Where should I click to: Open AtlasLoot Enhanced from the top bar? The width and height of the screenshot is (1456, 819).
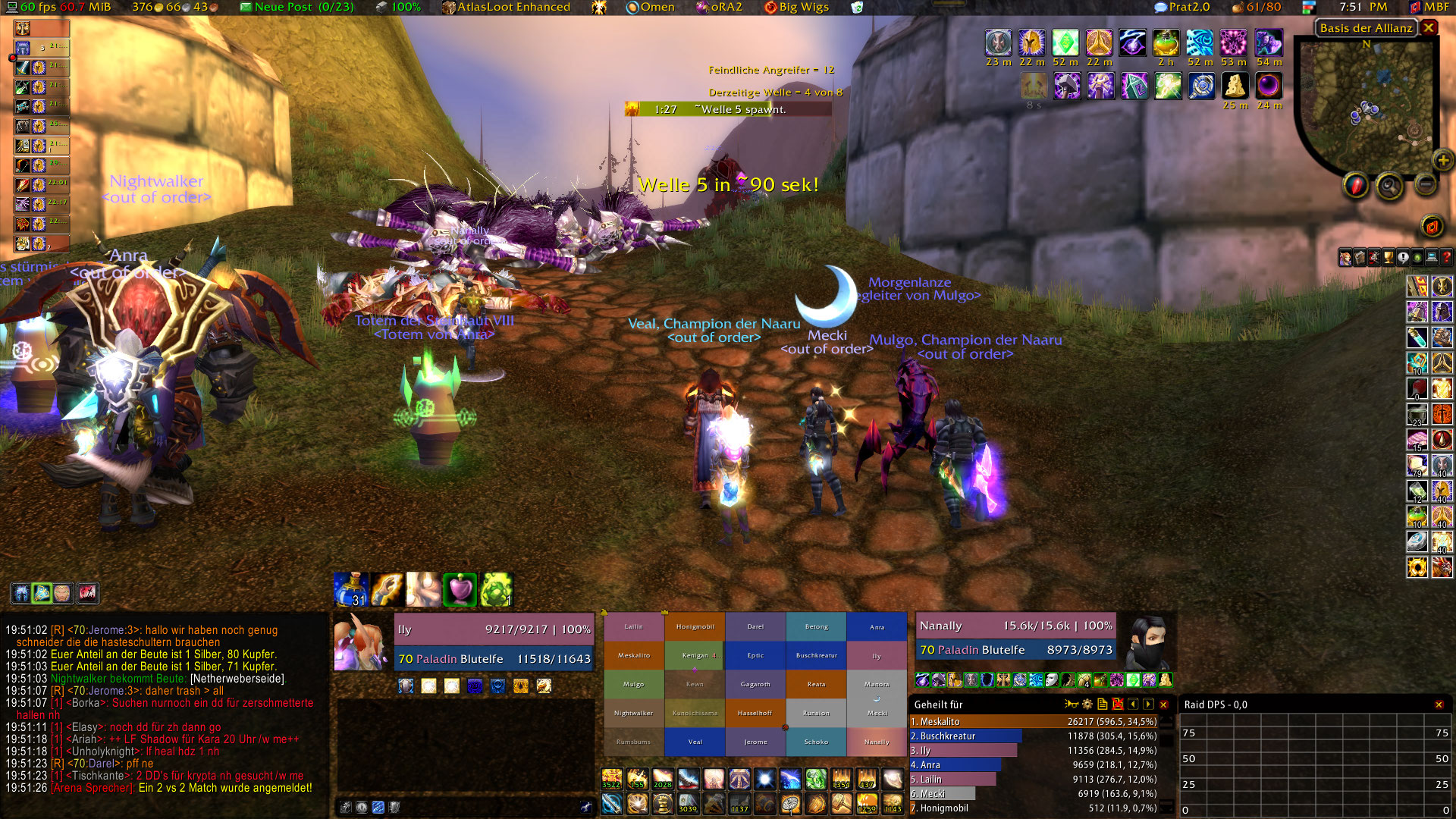tap(507, 8)
